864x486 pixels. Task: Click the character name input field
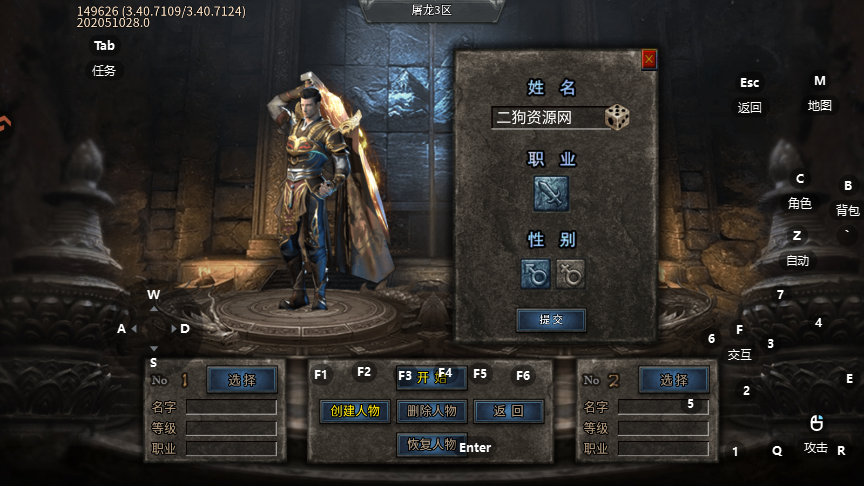click(547, 118)
